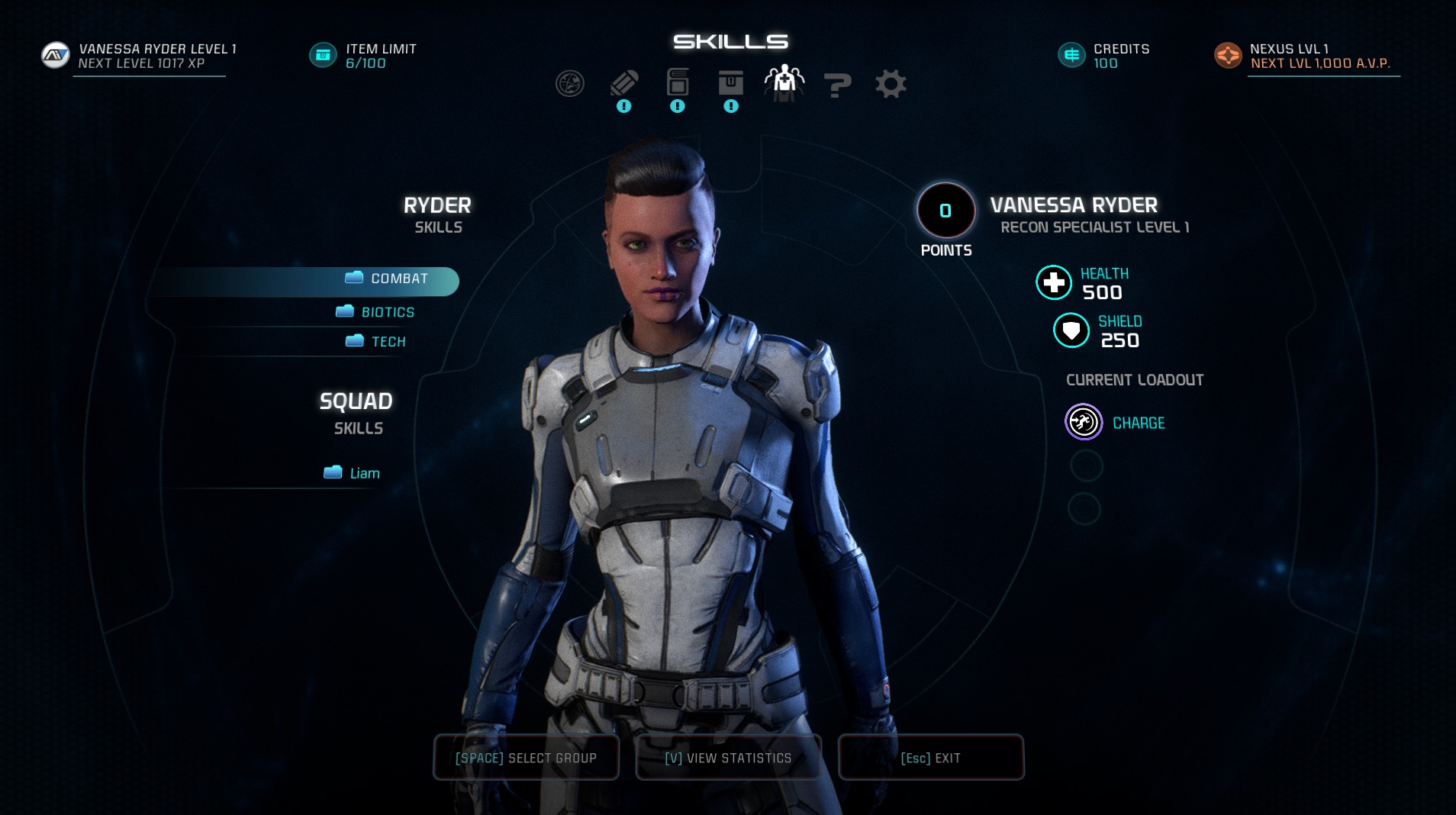Open the View Statistics button
The height and width of the screenshot is (815, 1456).
728,758
